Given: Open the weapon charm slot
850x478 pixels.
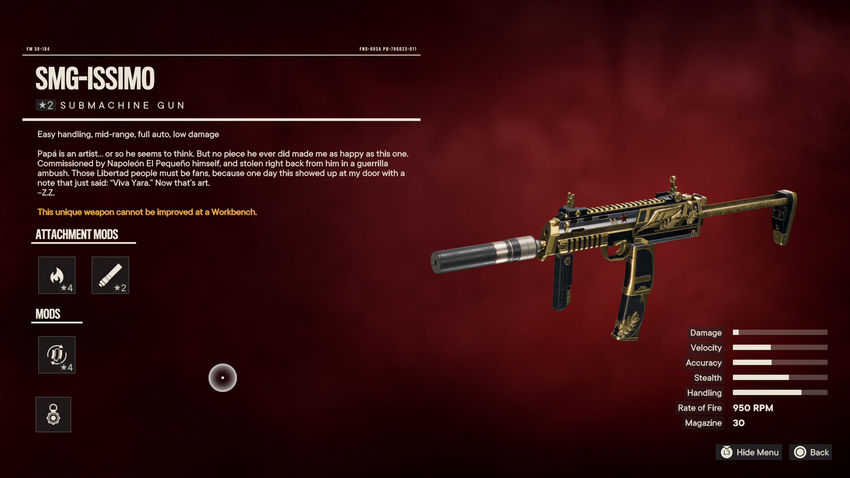Looking at the screenshot, I should (x=53, y=414).
